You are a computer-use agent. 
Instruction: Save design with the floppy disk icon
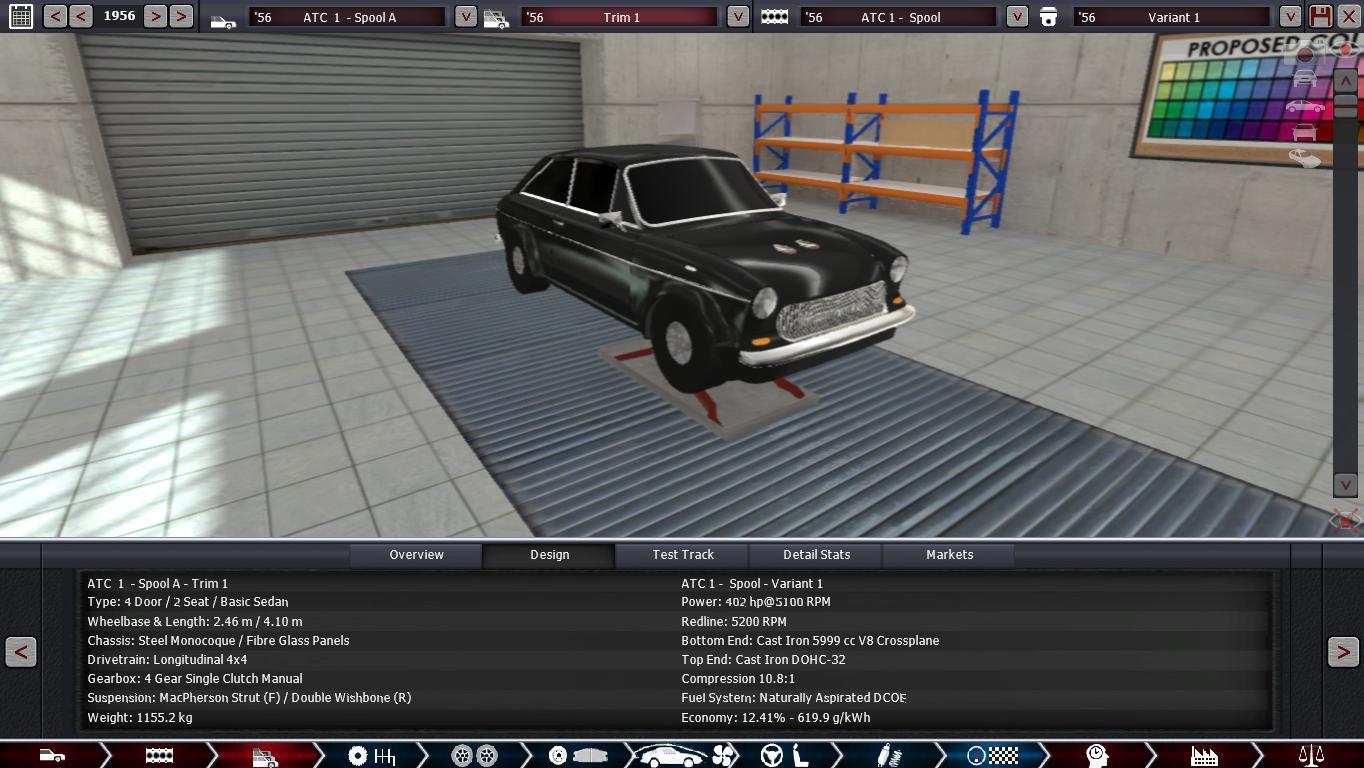[1320, 16]
